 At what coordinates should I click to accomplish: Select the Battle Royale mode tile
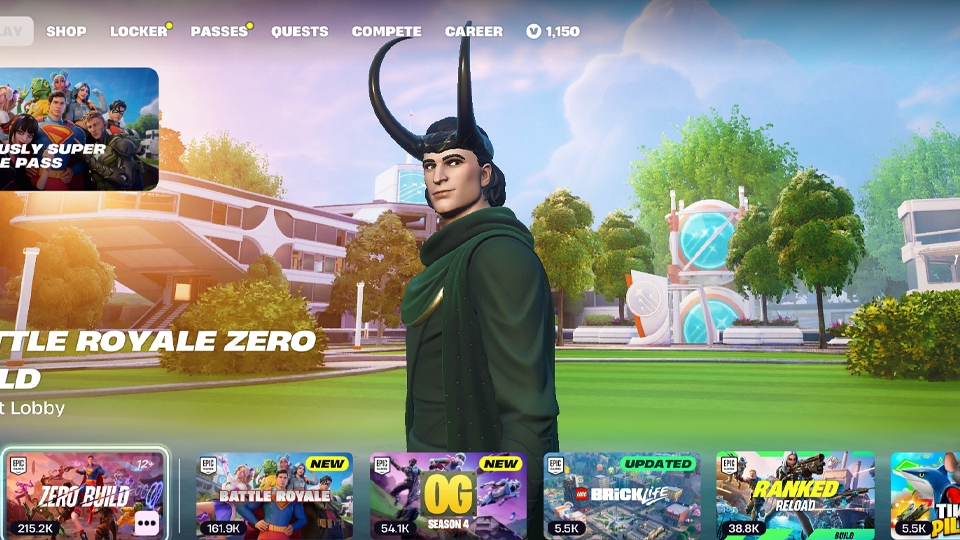274,495
